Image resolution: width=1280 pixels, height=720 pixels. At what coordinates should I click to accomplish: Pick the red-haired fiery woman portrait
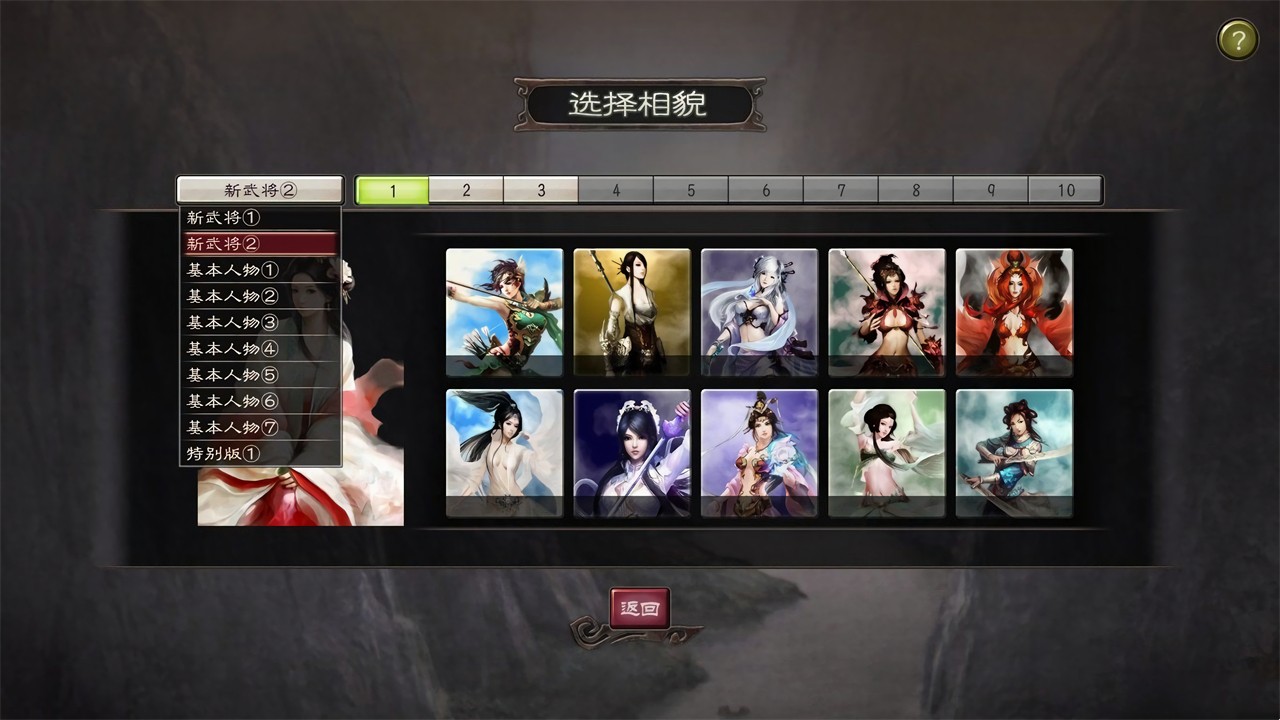(1014, 311)
